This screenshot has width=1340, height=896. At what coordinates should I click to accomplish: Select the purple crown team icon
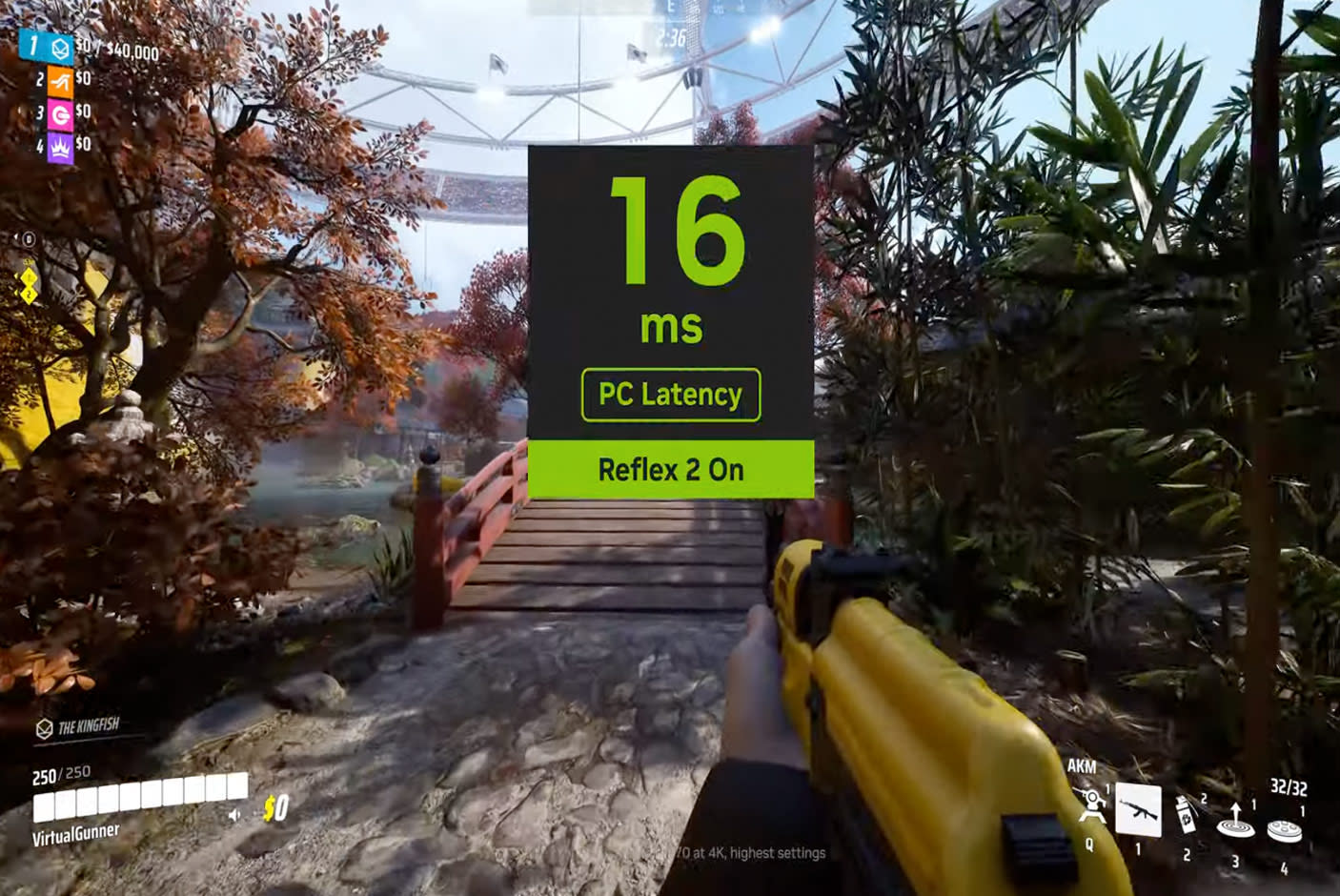click(x=60, y=148)
